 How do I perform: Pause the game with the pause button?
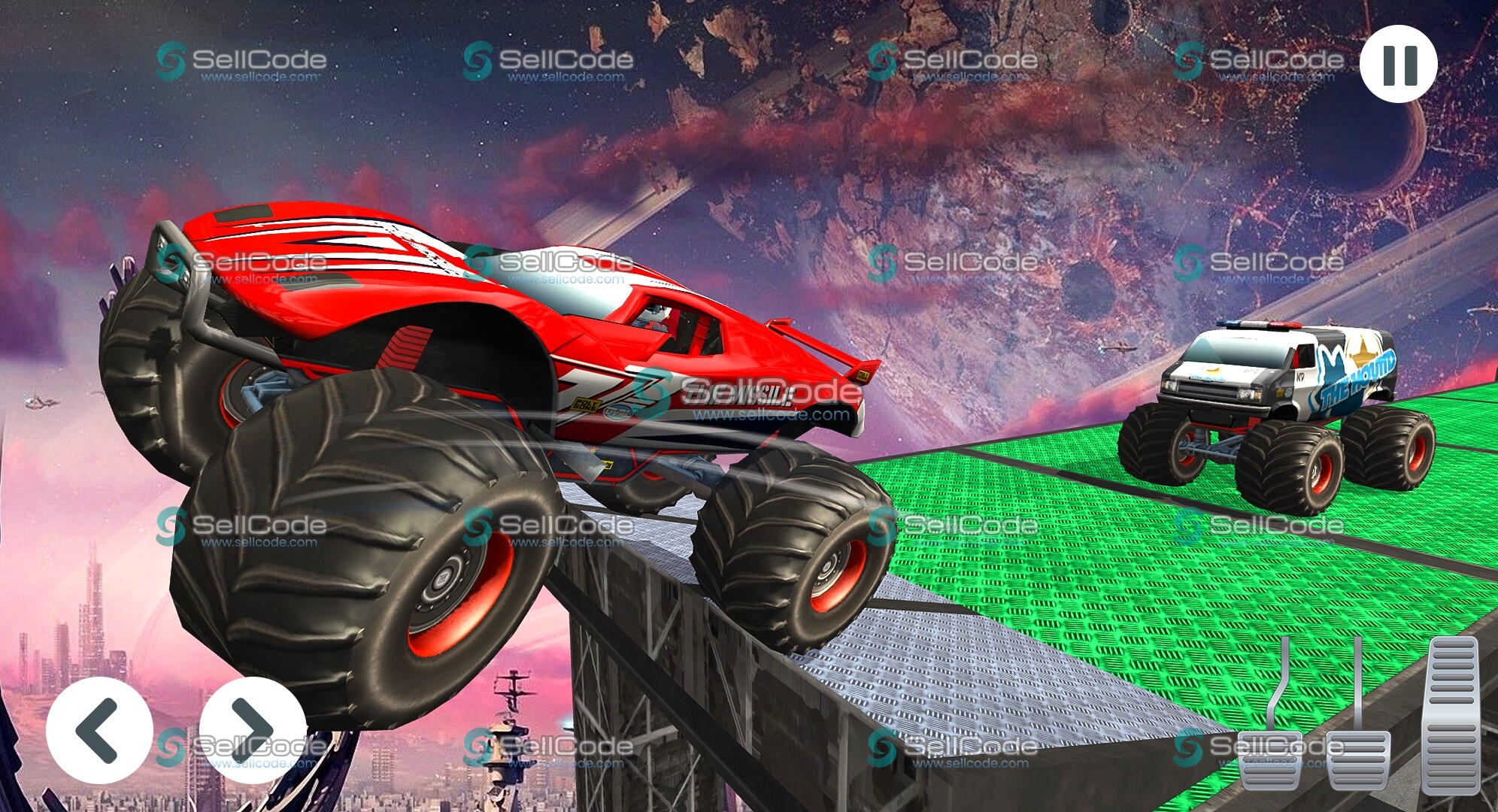click(1399, 65)
